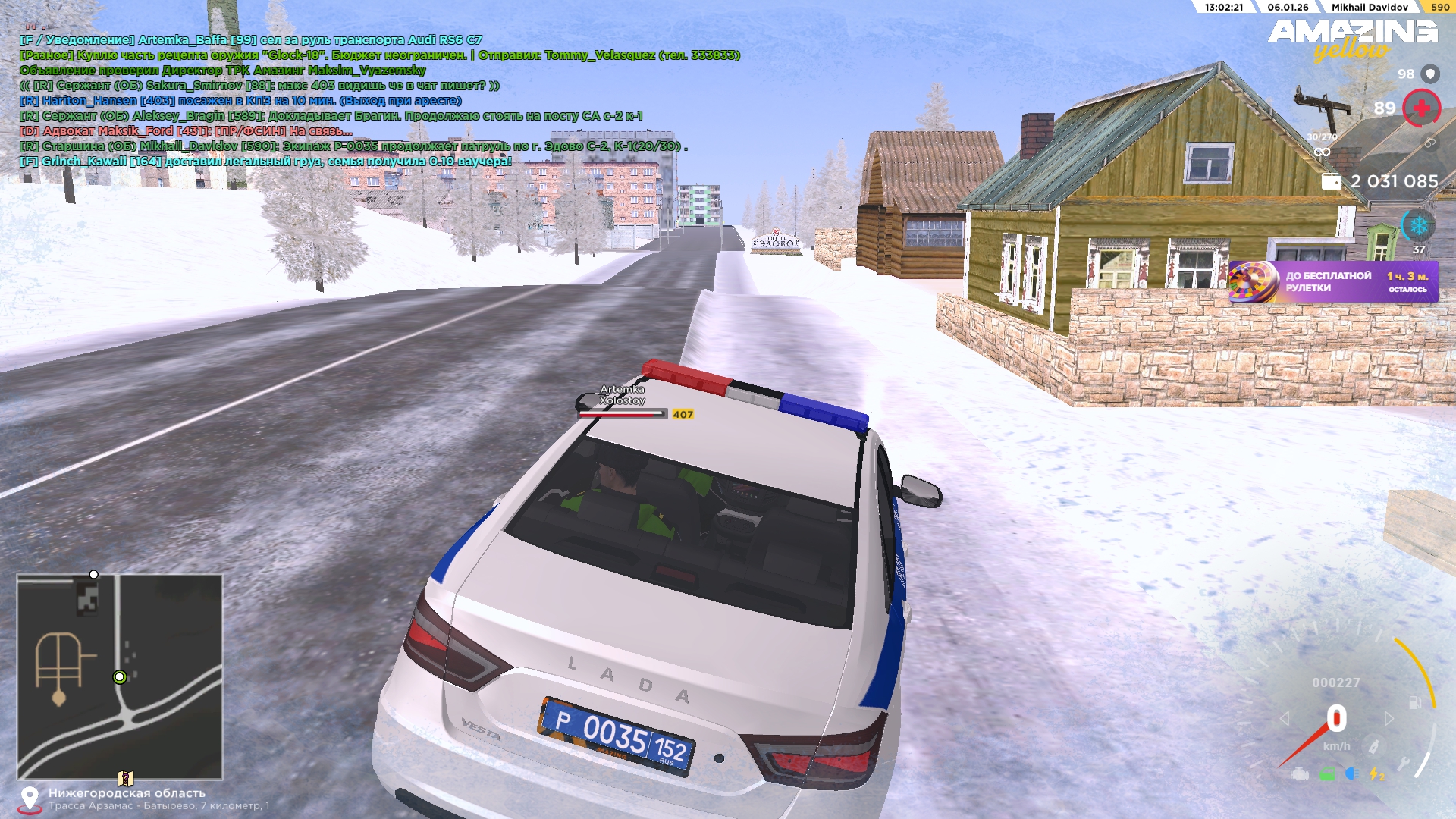Open the free roulette countdown banner

(x=1332, y=282)
